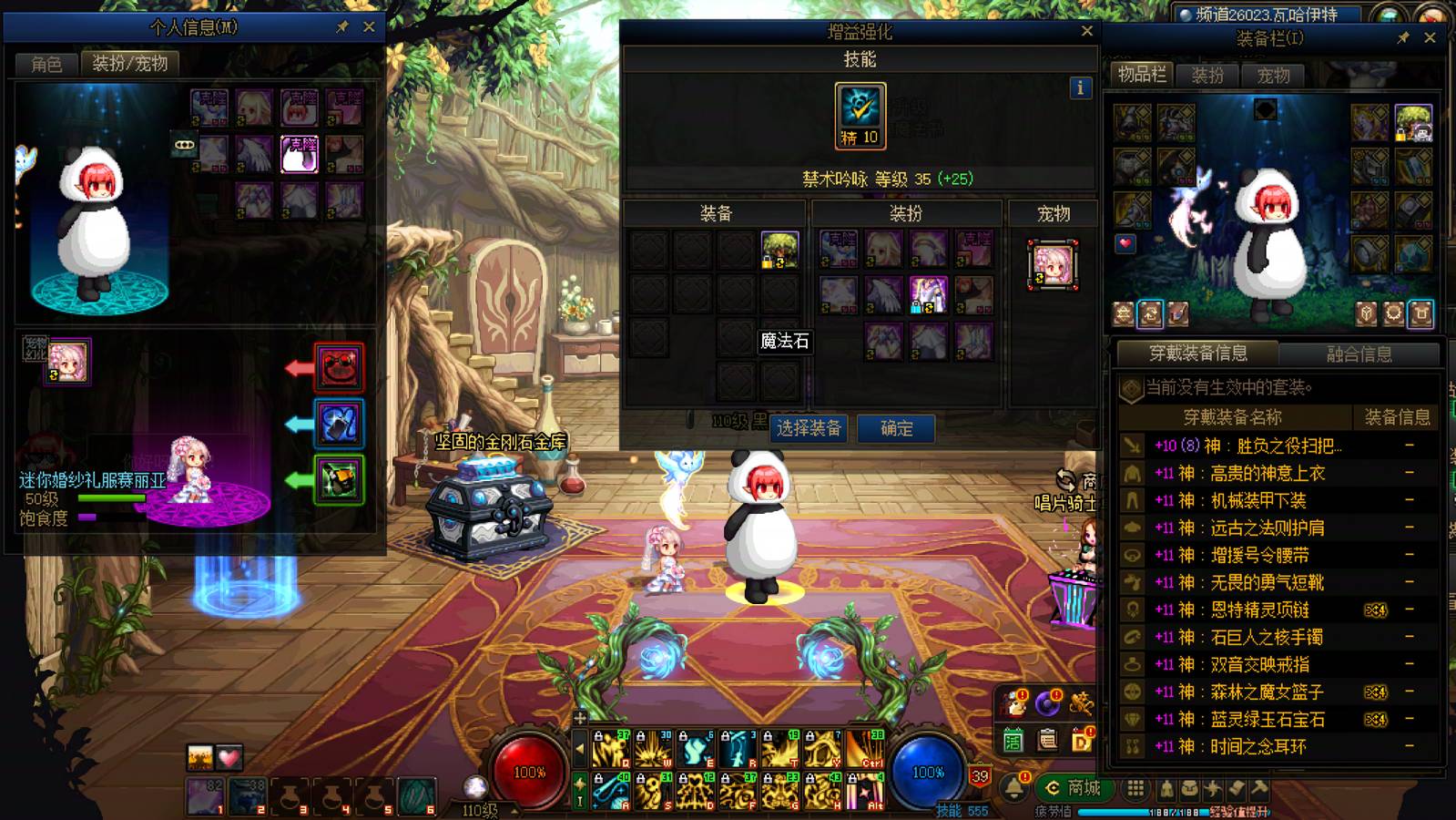Image resolution: width=1456 pixels, height=820 pixels.
Task: Open the blue info button
Action: coord(1080,87)
